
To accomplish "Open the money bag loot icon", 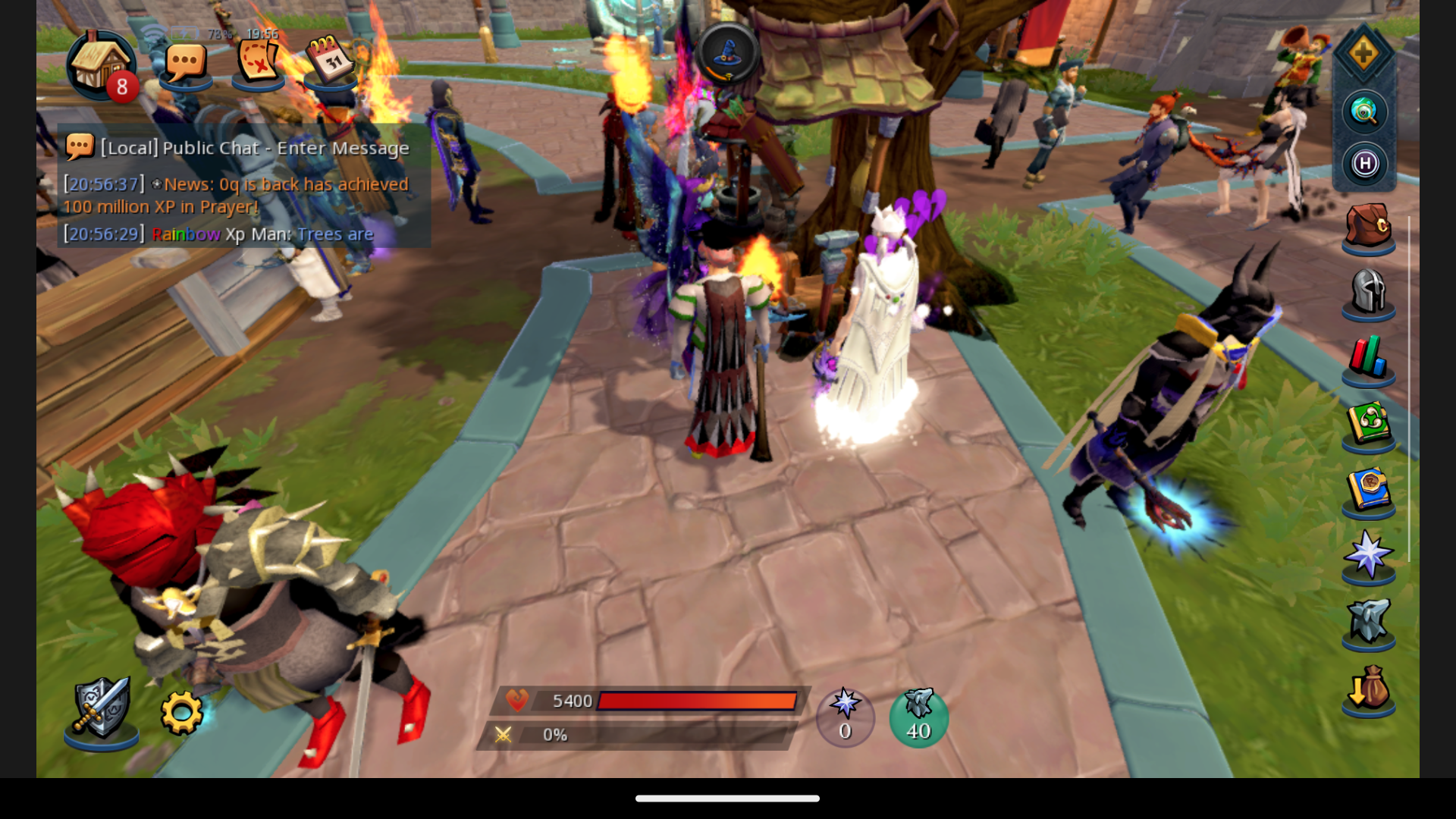I will (x=1368, y=689).
